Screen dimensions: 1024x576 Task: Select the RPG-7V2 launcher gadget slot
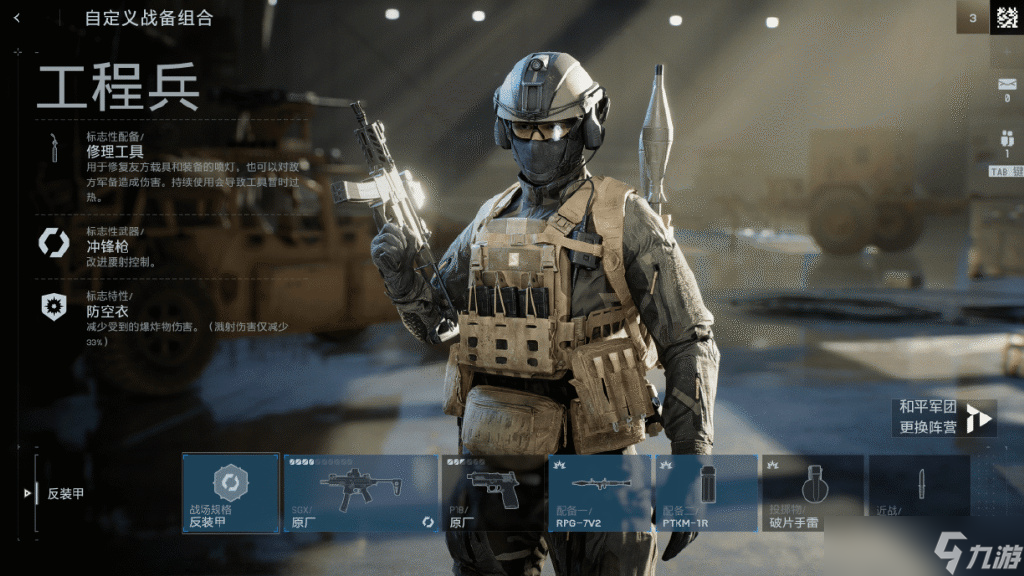[599, 493]
